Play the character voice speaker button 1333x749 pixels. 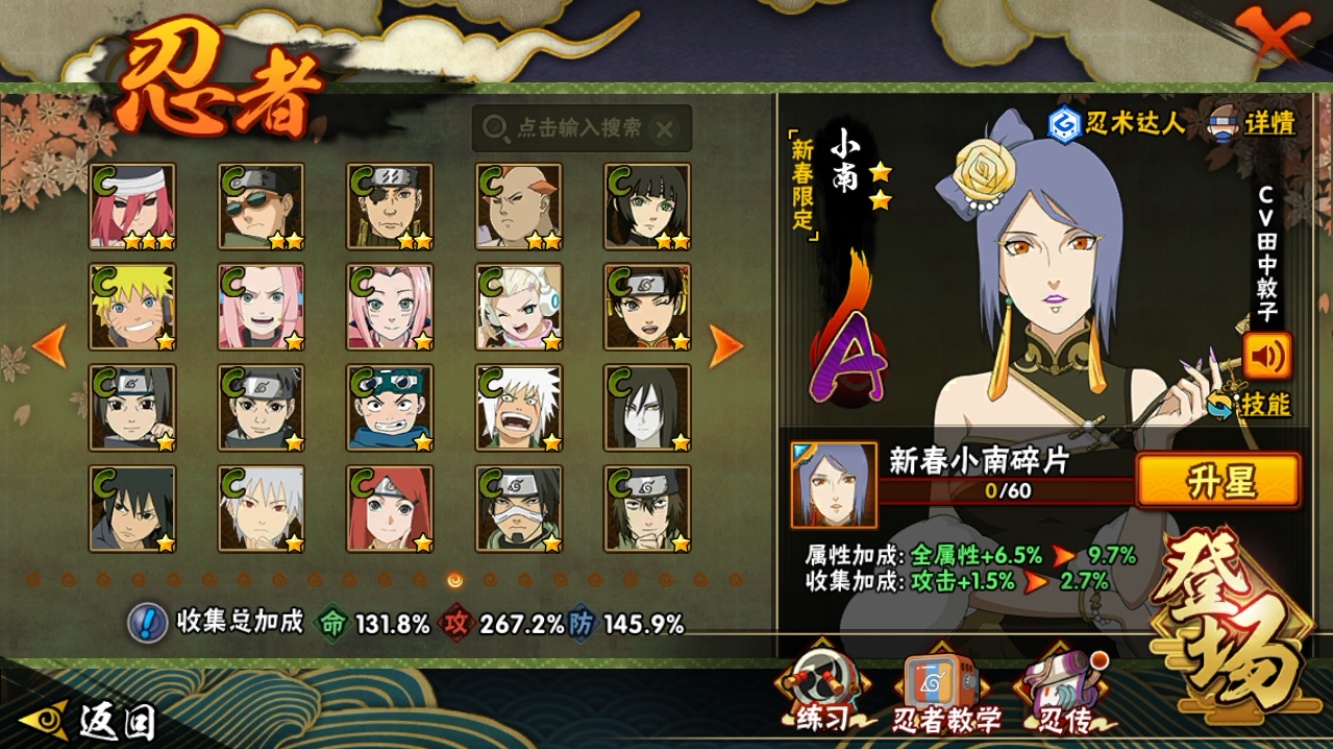[x=1266, y=355]
